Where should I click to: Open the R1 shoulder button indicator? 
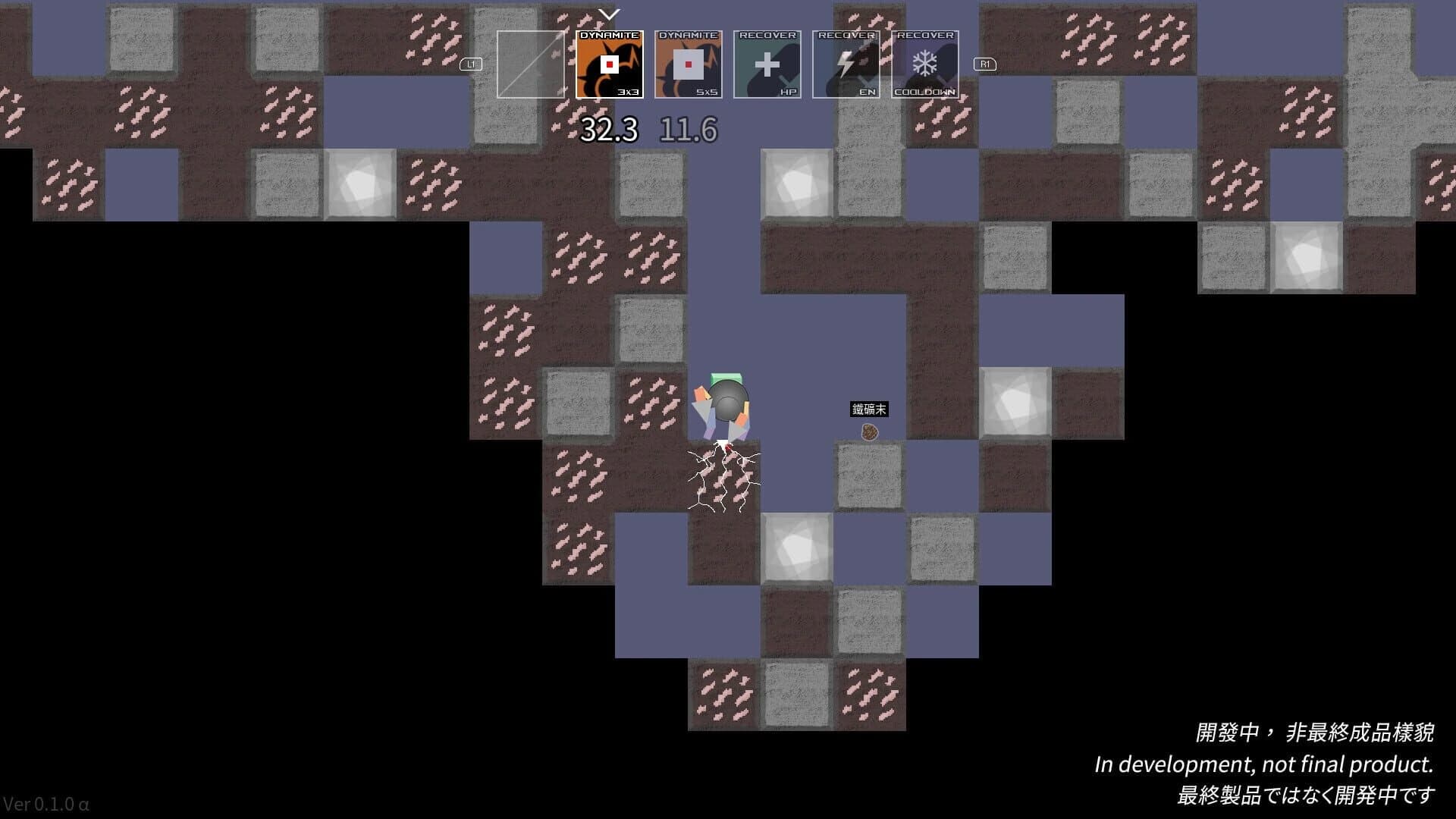coord(984,64)
